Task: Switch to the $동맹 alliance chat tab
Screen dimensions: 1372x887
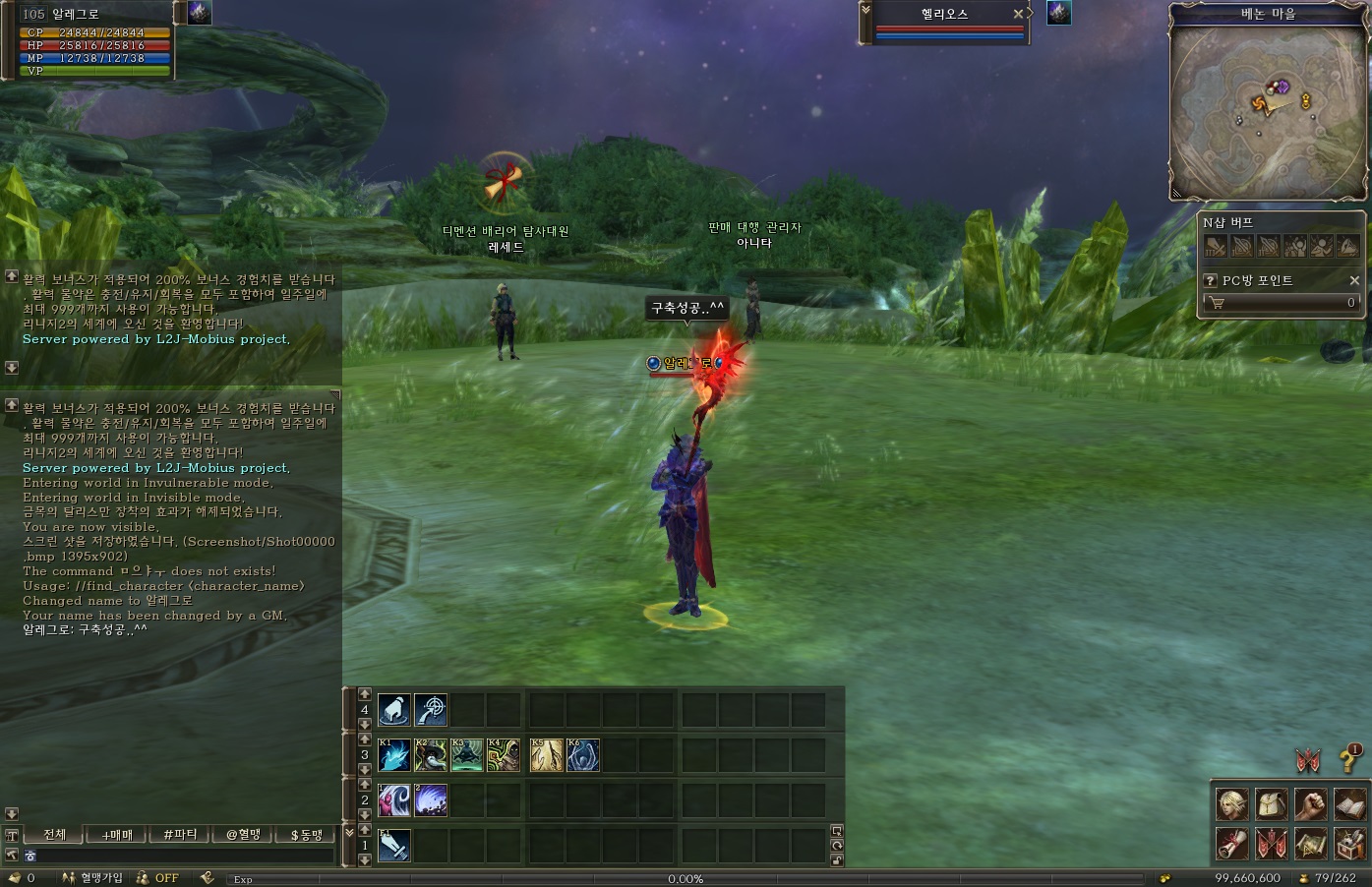Action: tap(306, 835)
